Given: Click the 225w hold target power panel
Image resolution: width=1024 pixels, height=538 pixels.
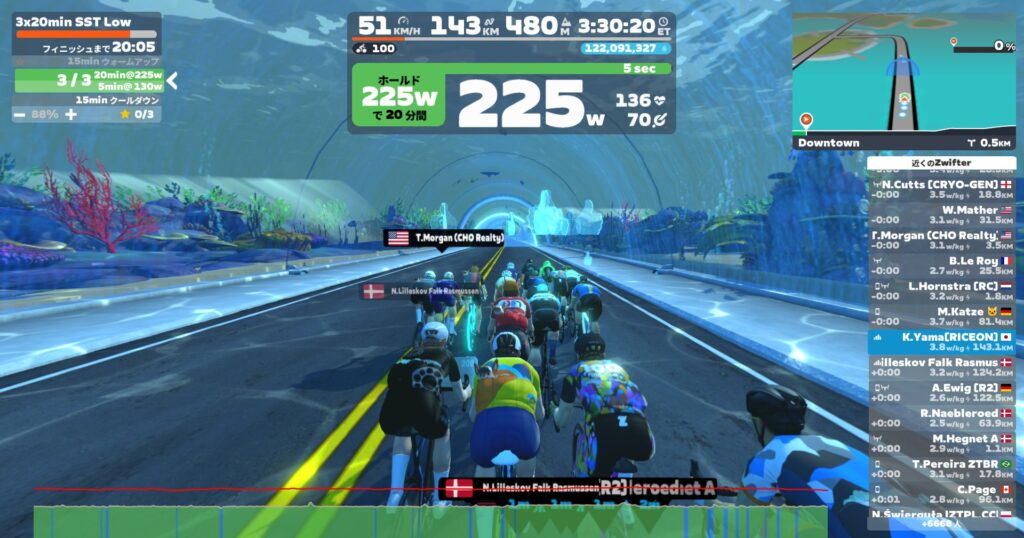Looking at the screenshot, I should pos(399,97).
